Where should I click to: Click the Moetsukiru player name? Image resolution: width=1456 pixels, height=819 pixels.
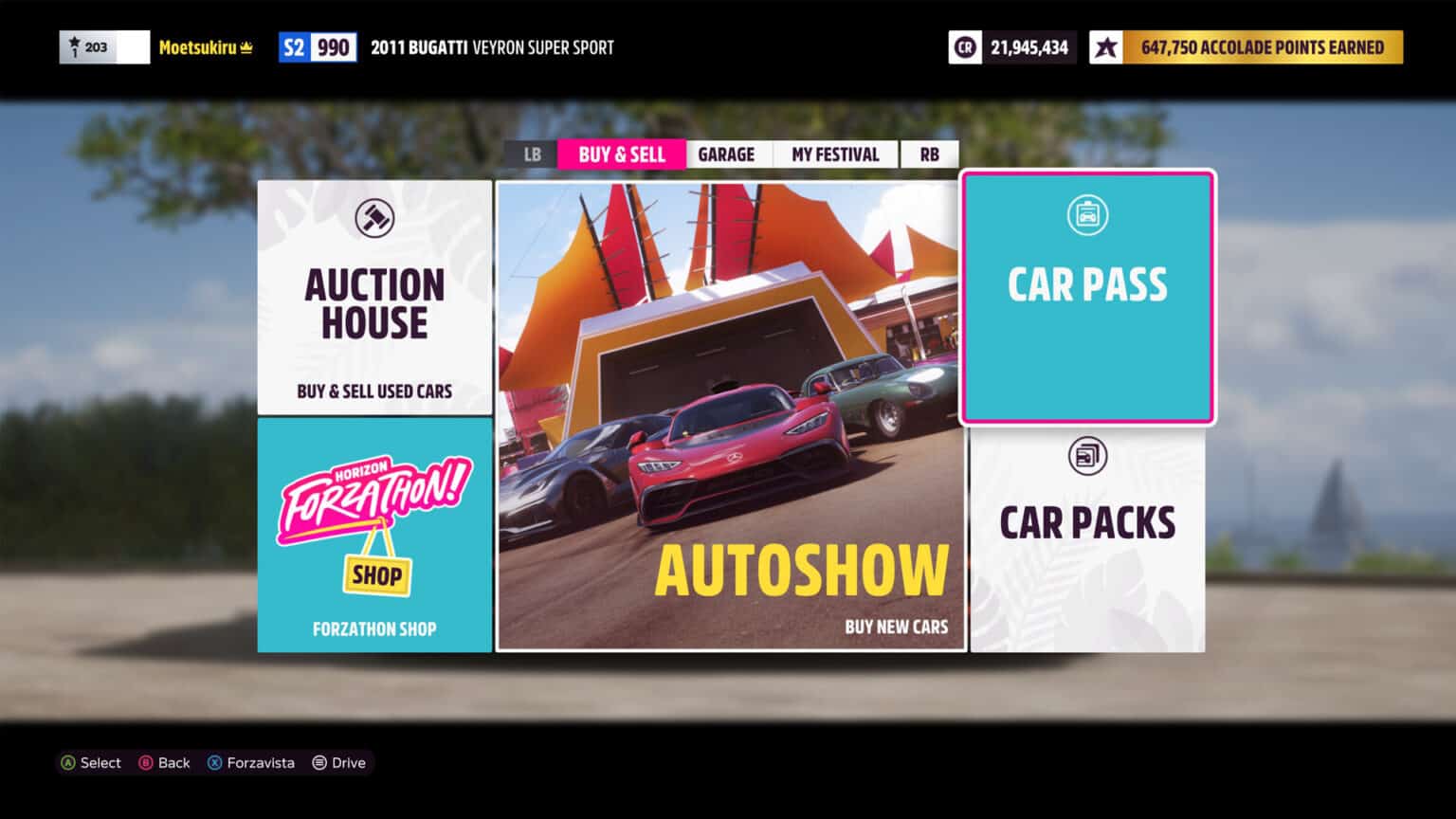point(207,46)
